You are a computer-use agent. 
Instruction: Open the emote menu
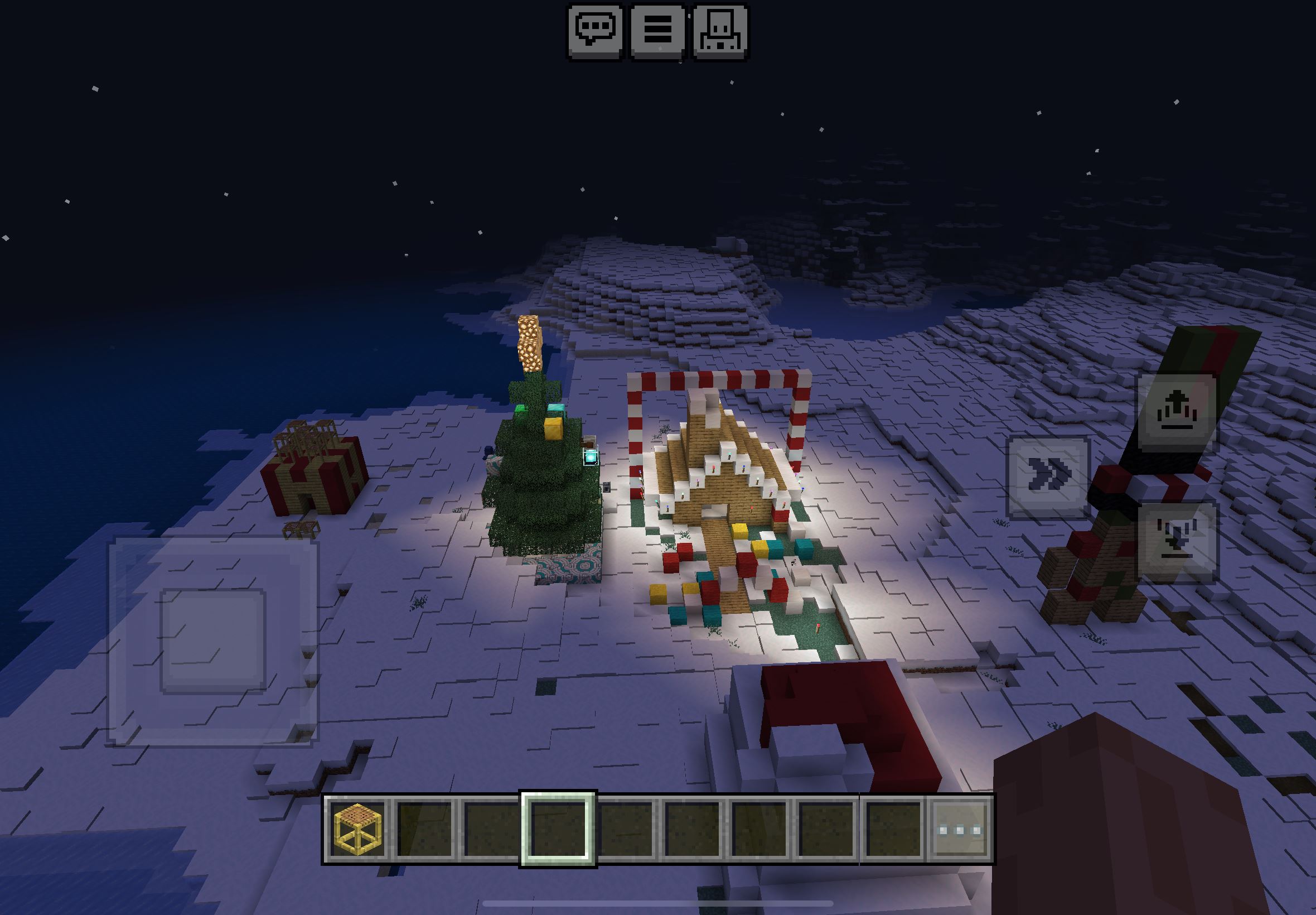720,31
